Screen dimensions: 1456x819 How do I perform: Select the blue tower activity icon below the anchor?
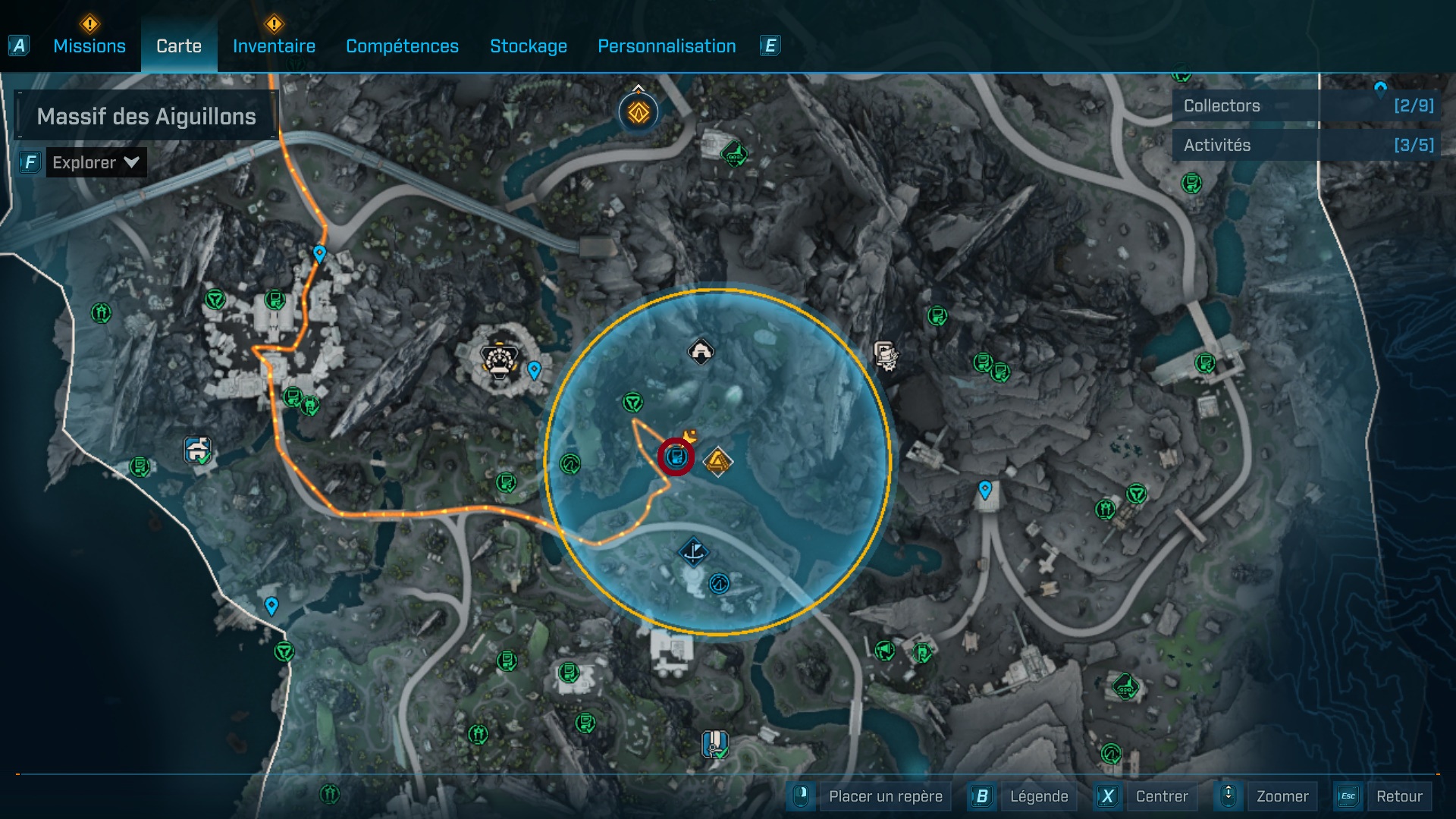(x=717, y=585)
